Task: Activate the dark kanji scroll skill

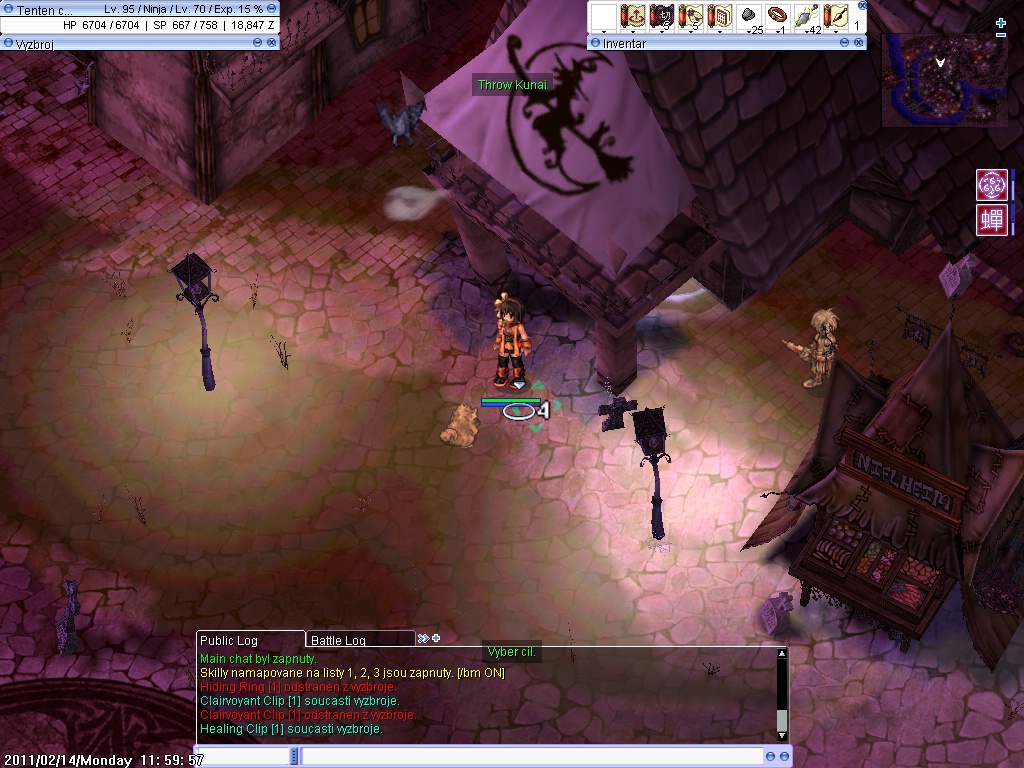Action: pos(661,17)
